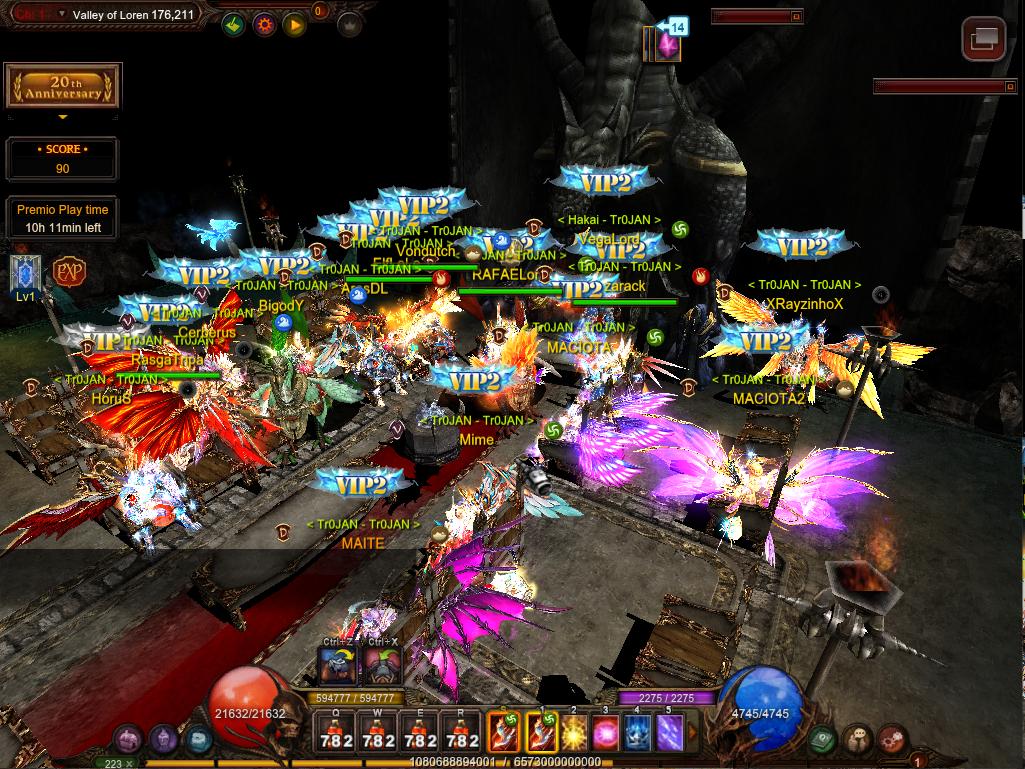The height and width of the screenshot is (769, 1025).
Task: Activate the purple skill in slot 5
Action: (669, 733)
